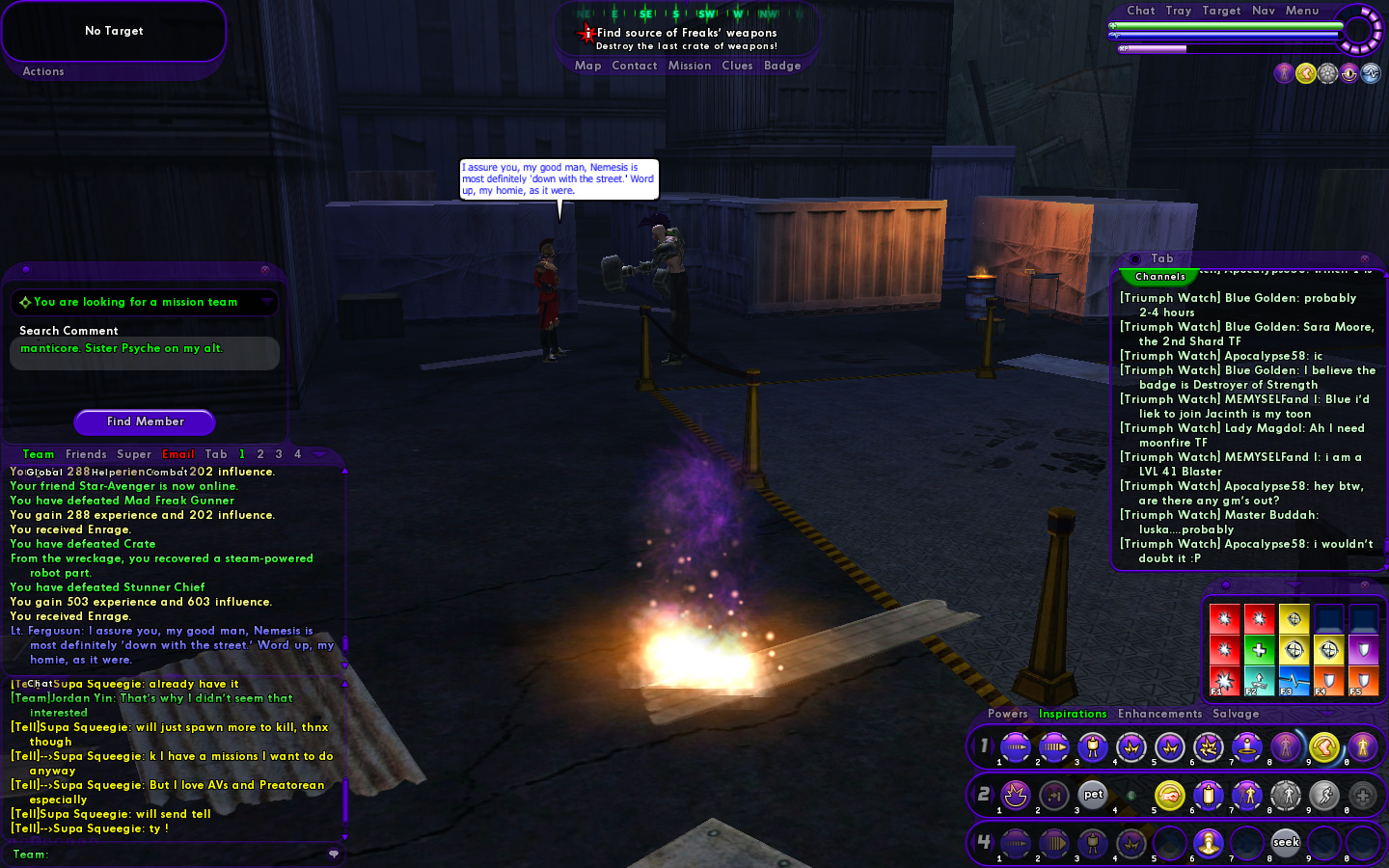Activate the pet macro in tray 2
The height and width of the screenshot is (868, 1389).
(x=1093, y=795)
